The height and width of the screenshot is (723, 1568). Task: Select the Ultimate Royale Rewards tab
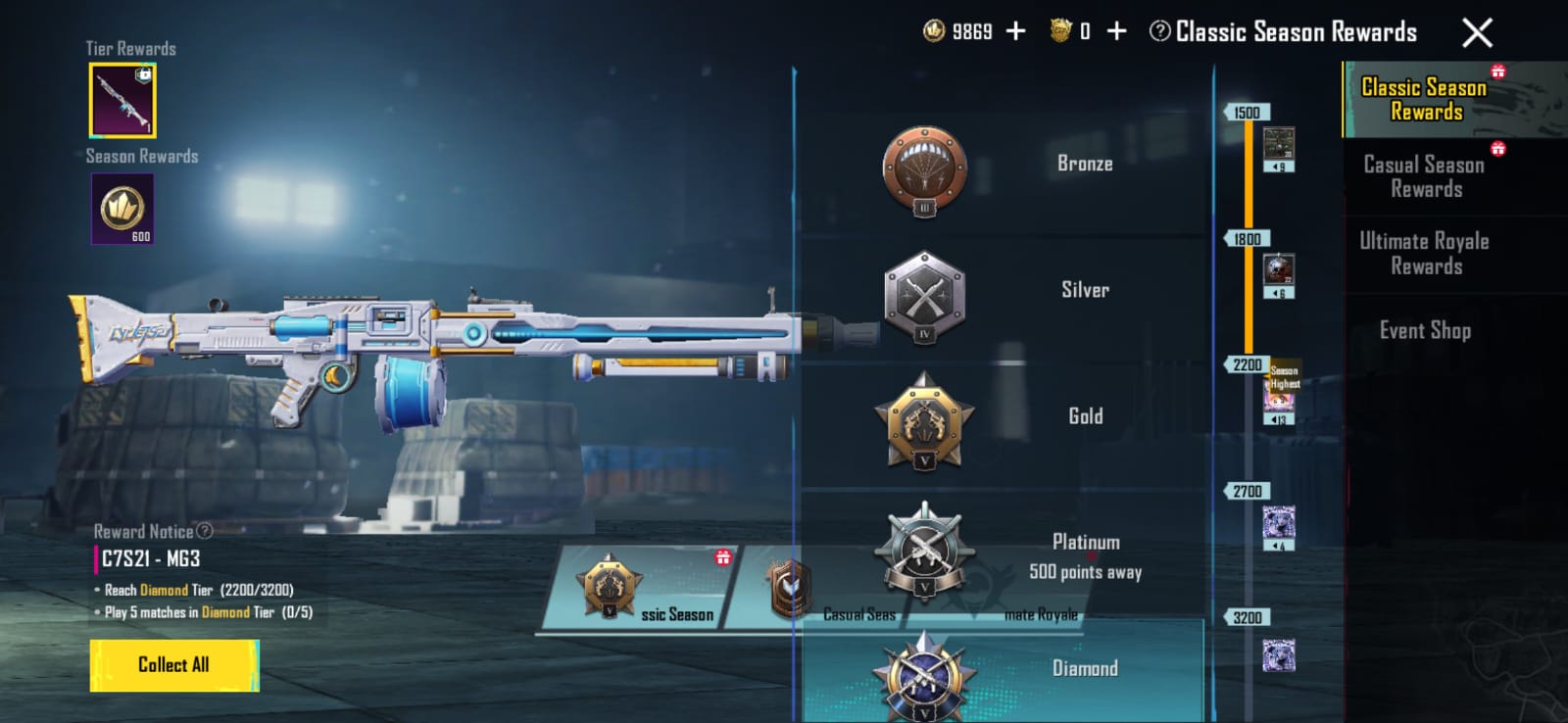(1424, 254)
